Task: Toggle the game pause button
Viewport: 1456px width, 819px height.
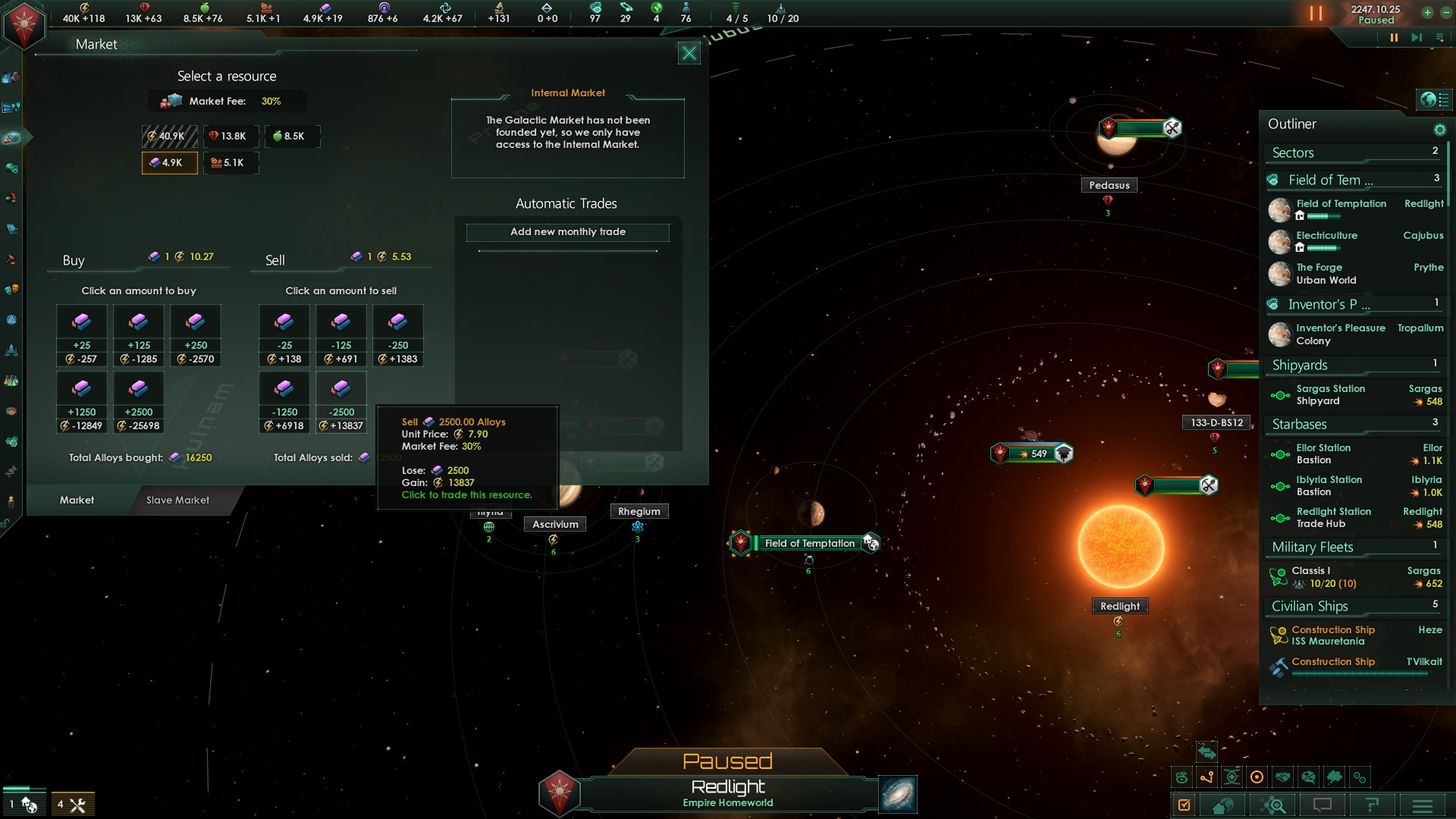Action: tap(1394, 38)
